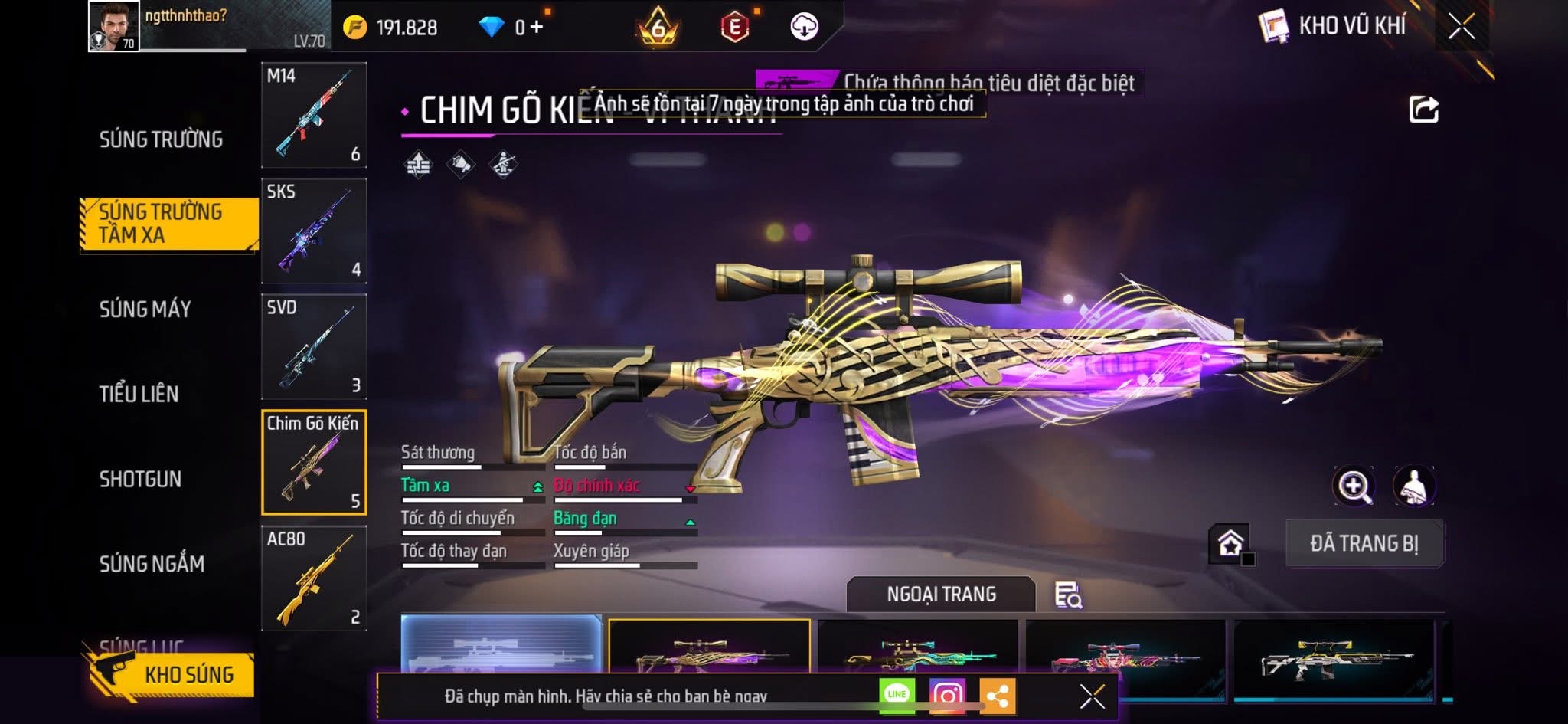The image size is (1568, 724).
Task: Share the weapon skin with the share icon
Action: 1423,110
